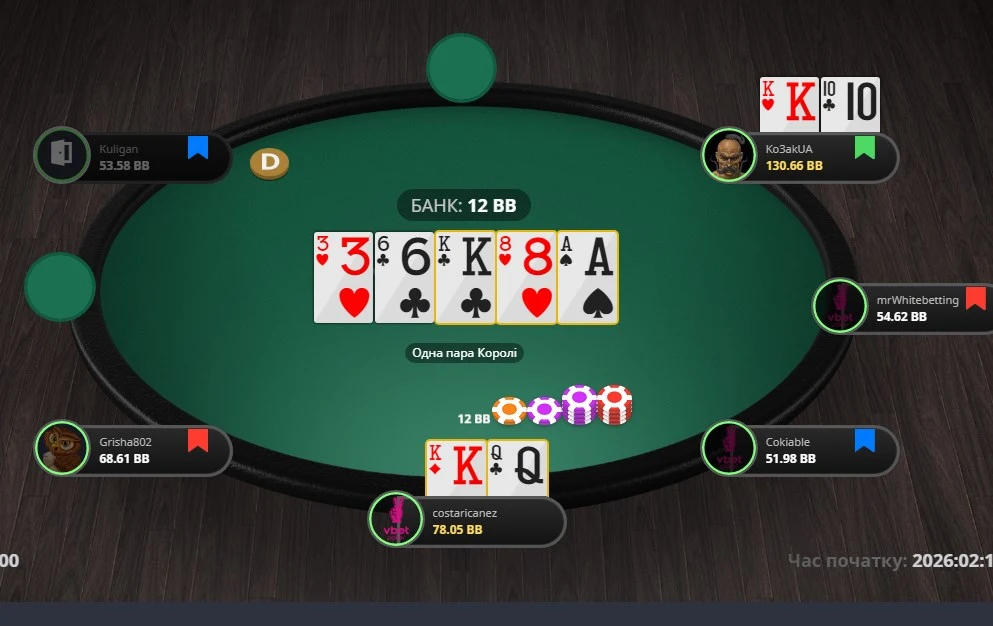This screenshot has height=626, width=993.
Task: Select Ko3akUA's player avatar
Action: [729, 156]
